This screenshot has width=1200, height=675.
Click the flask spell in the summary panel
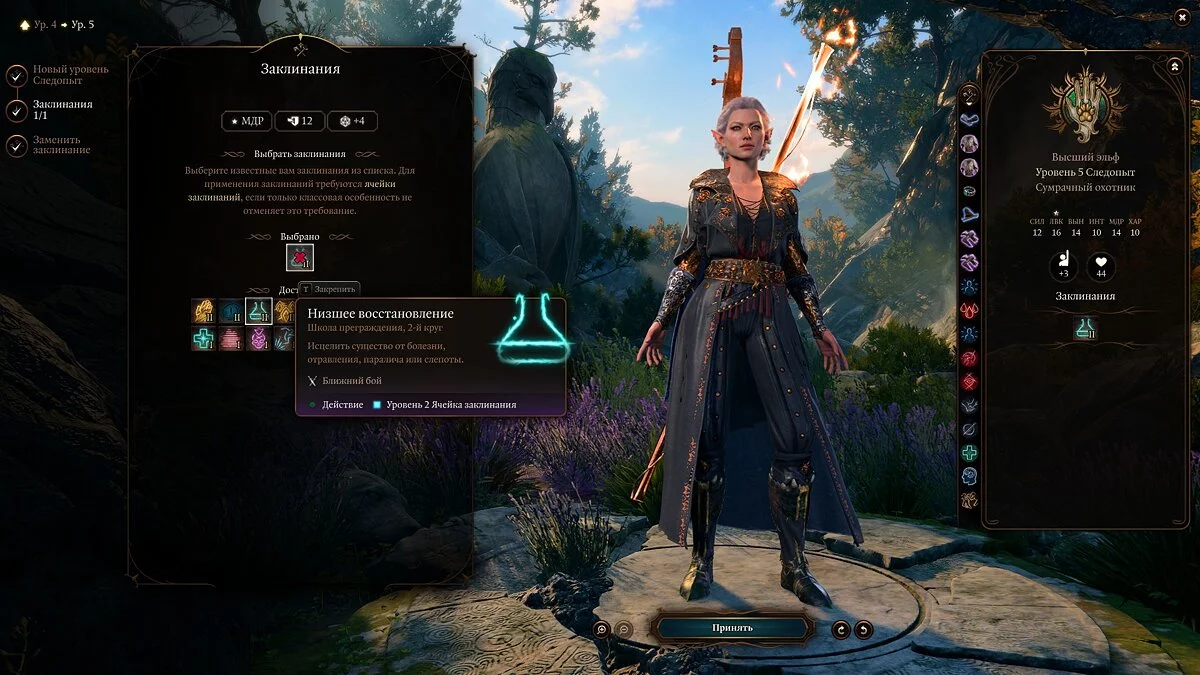[x=1086, y=328]
